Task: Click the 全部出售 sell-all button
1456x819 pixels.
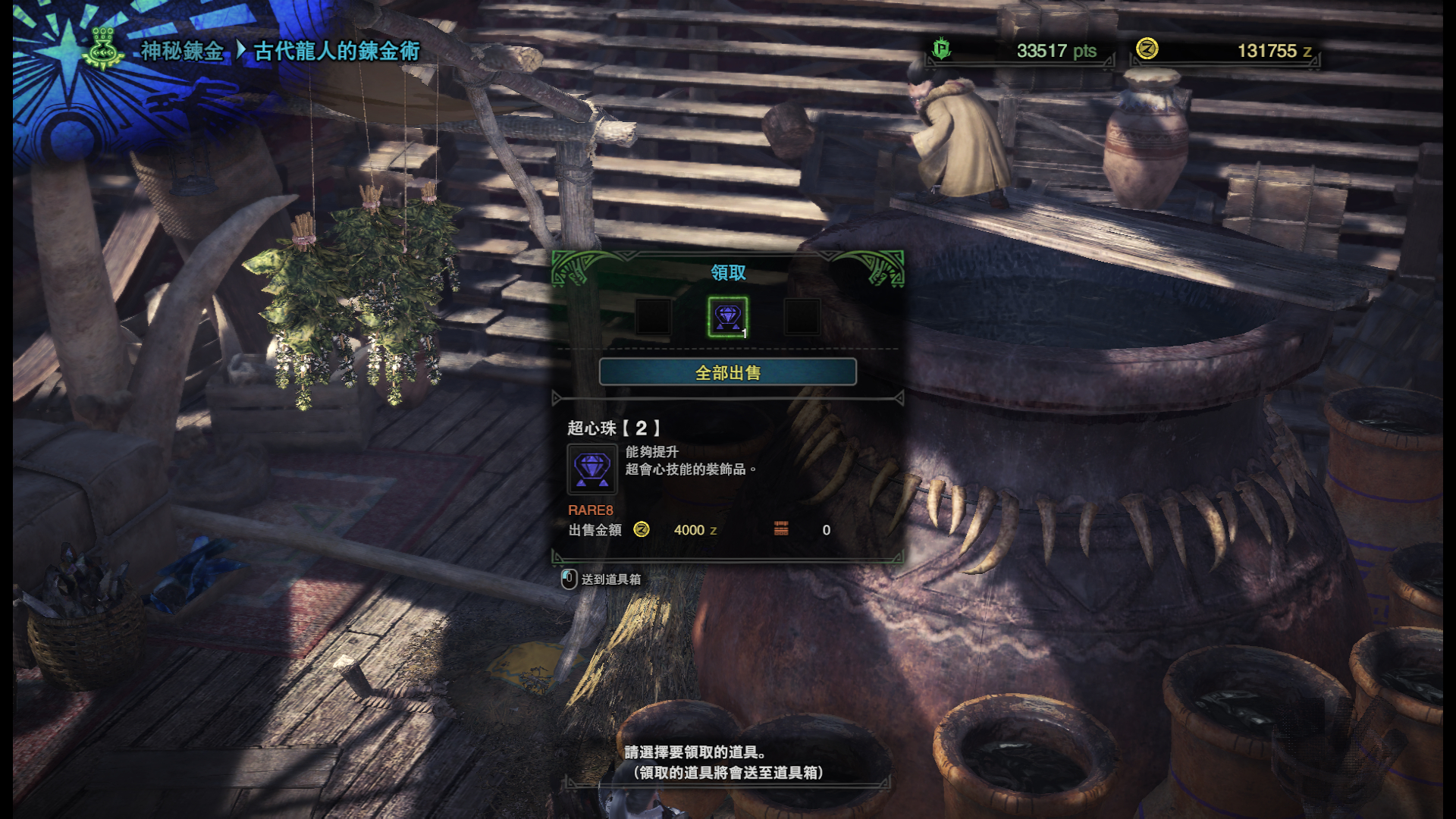Action: (x=727, y=372)
